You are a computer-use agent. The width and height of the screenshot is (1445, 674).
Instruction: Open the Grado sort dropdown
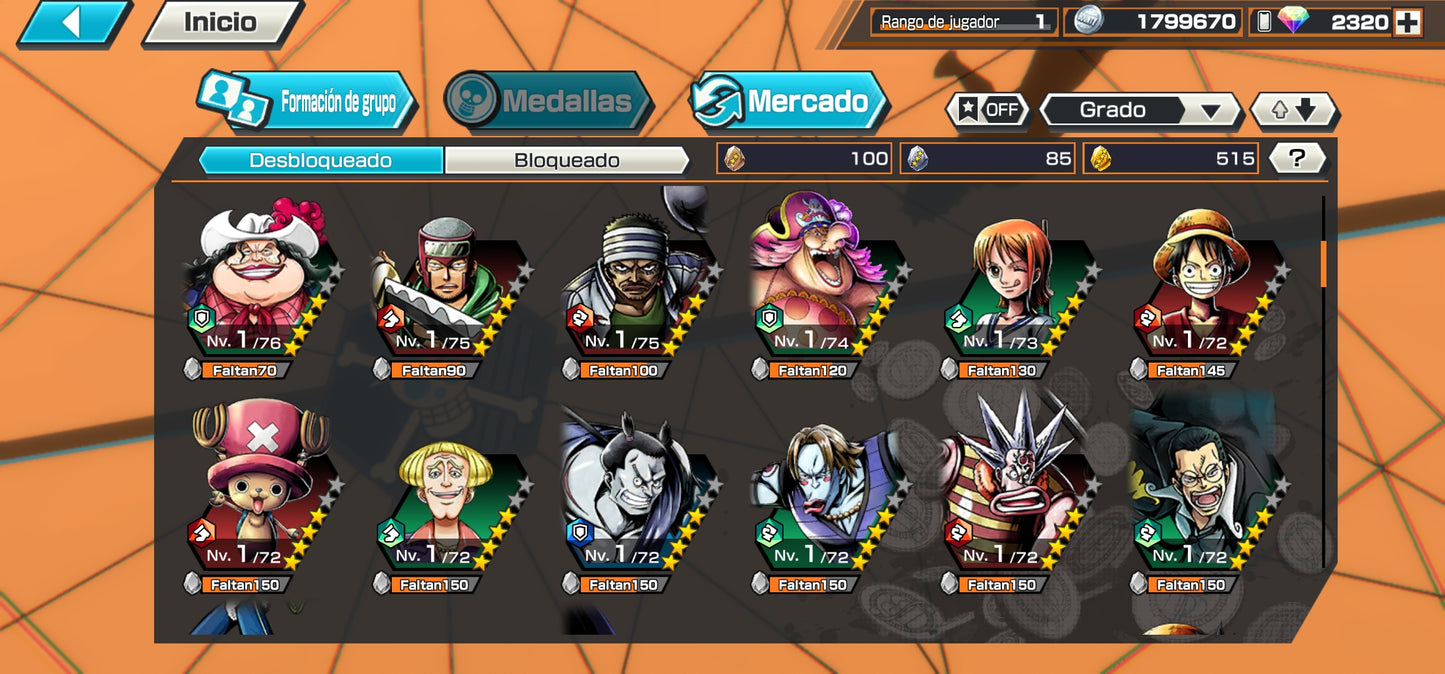1140,110
